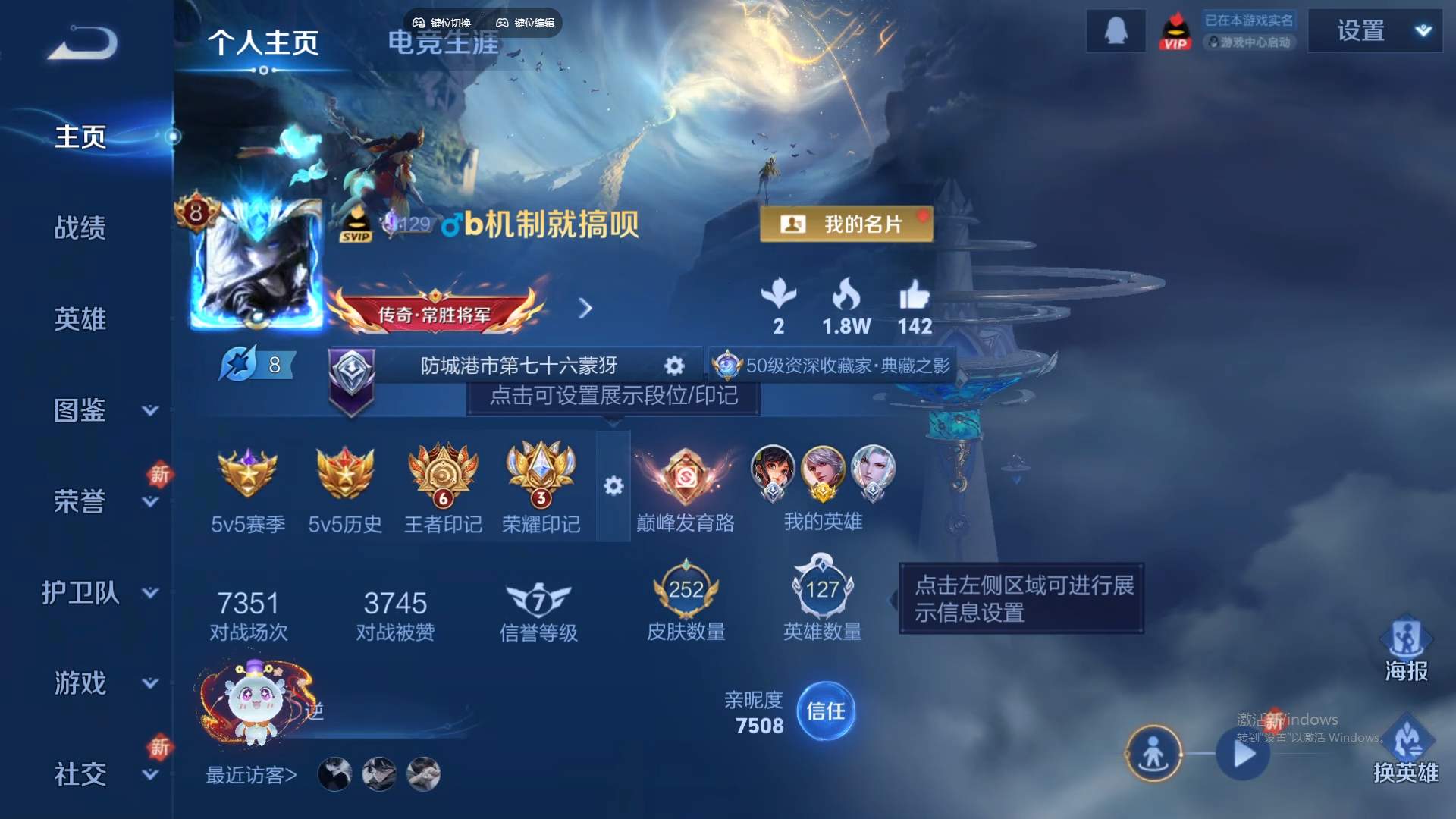Viewport: 1456px width, 819px height.
Task: Click the 键位编辑 button at top
Action: pyautogui.click(x=529, y=23)
